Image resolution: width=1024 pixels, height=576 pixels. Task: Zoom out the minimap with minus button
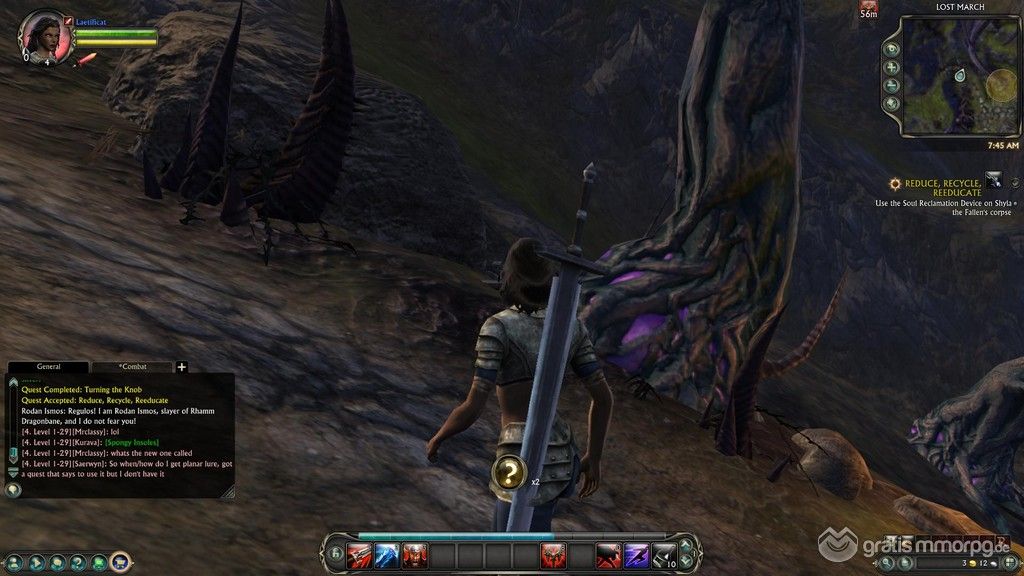coord(892,86)
